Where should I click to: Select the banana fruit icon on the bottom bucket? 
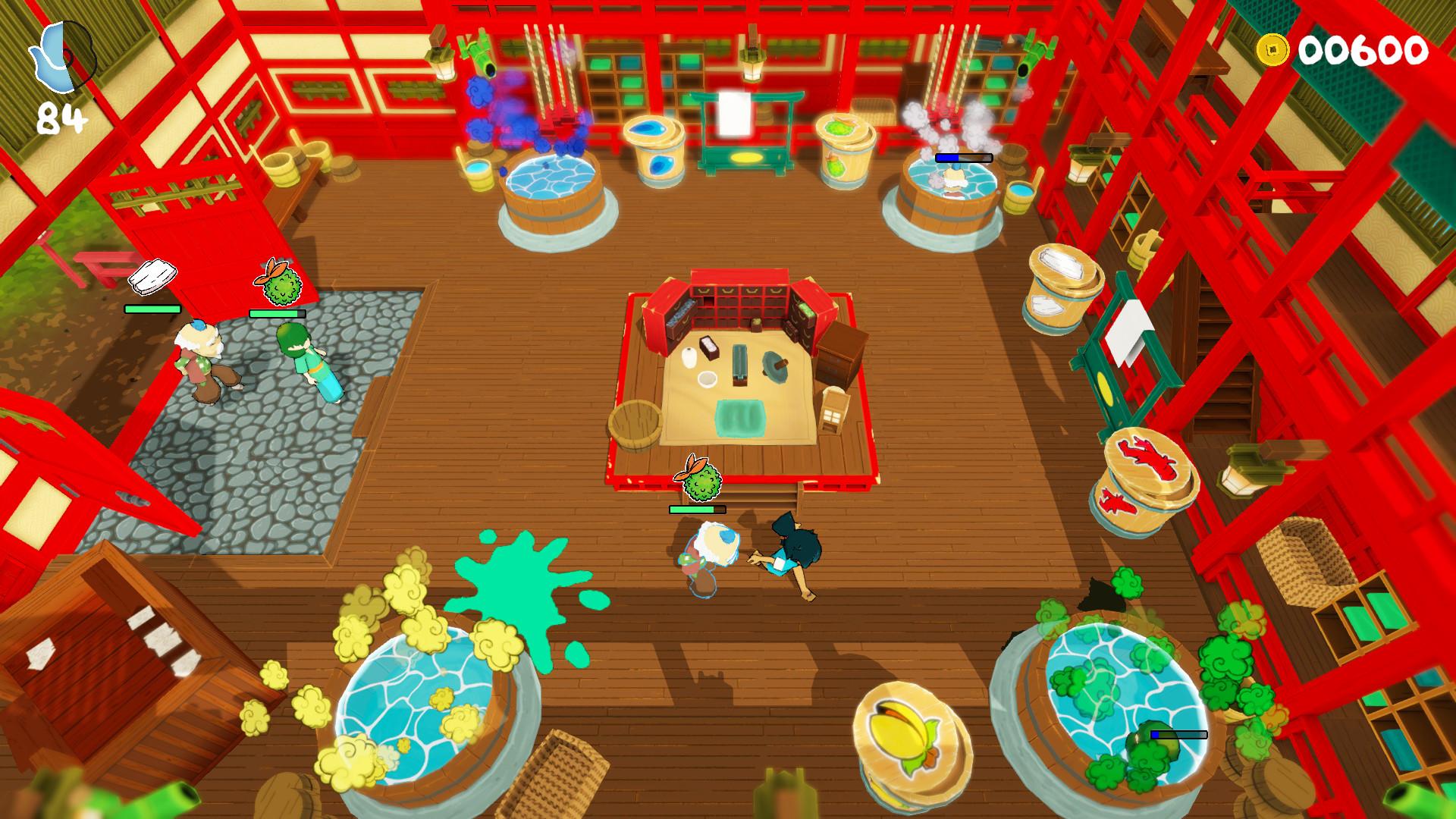point(905,733)
